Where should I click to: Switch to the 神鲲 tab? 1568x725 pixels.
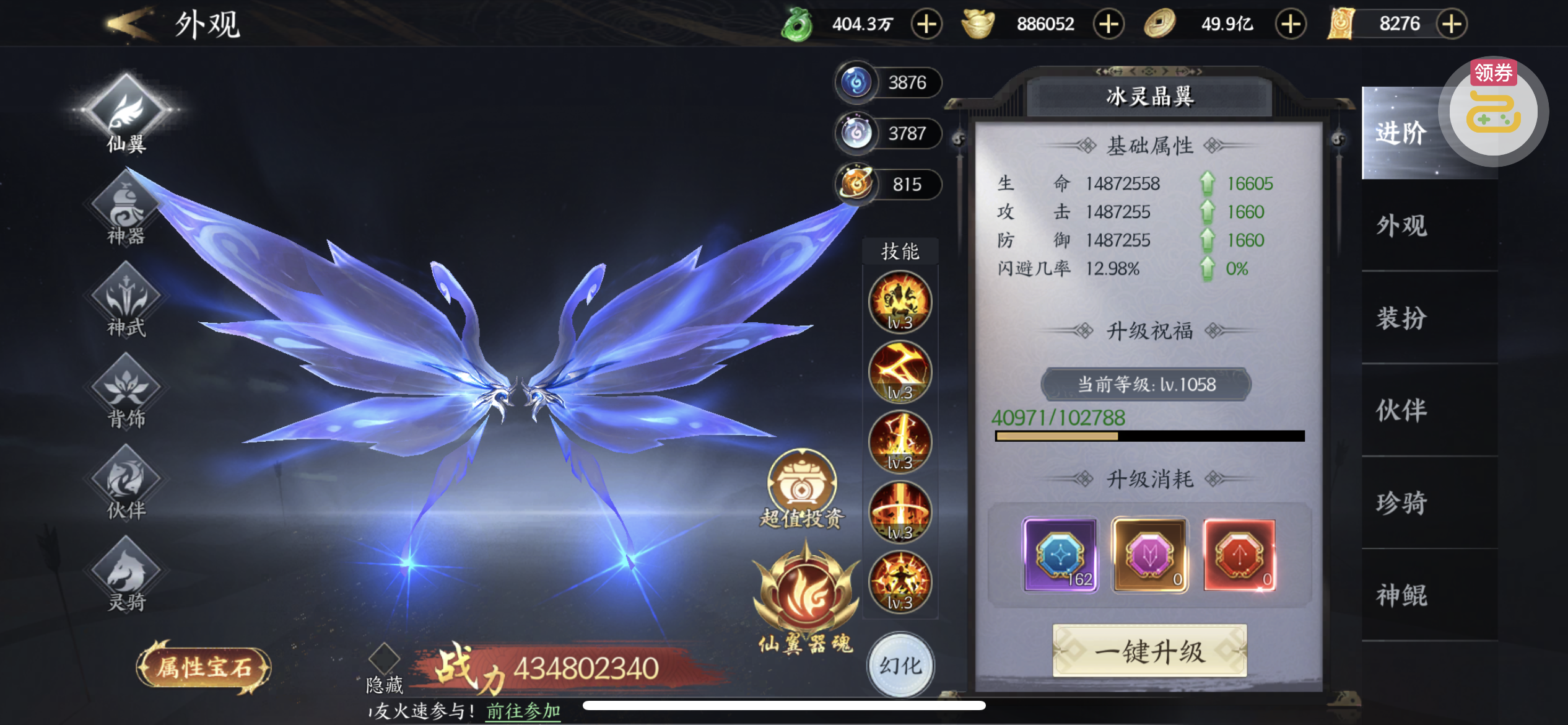(1401, 595)
